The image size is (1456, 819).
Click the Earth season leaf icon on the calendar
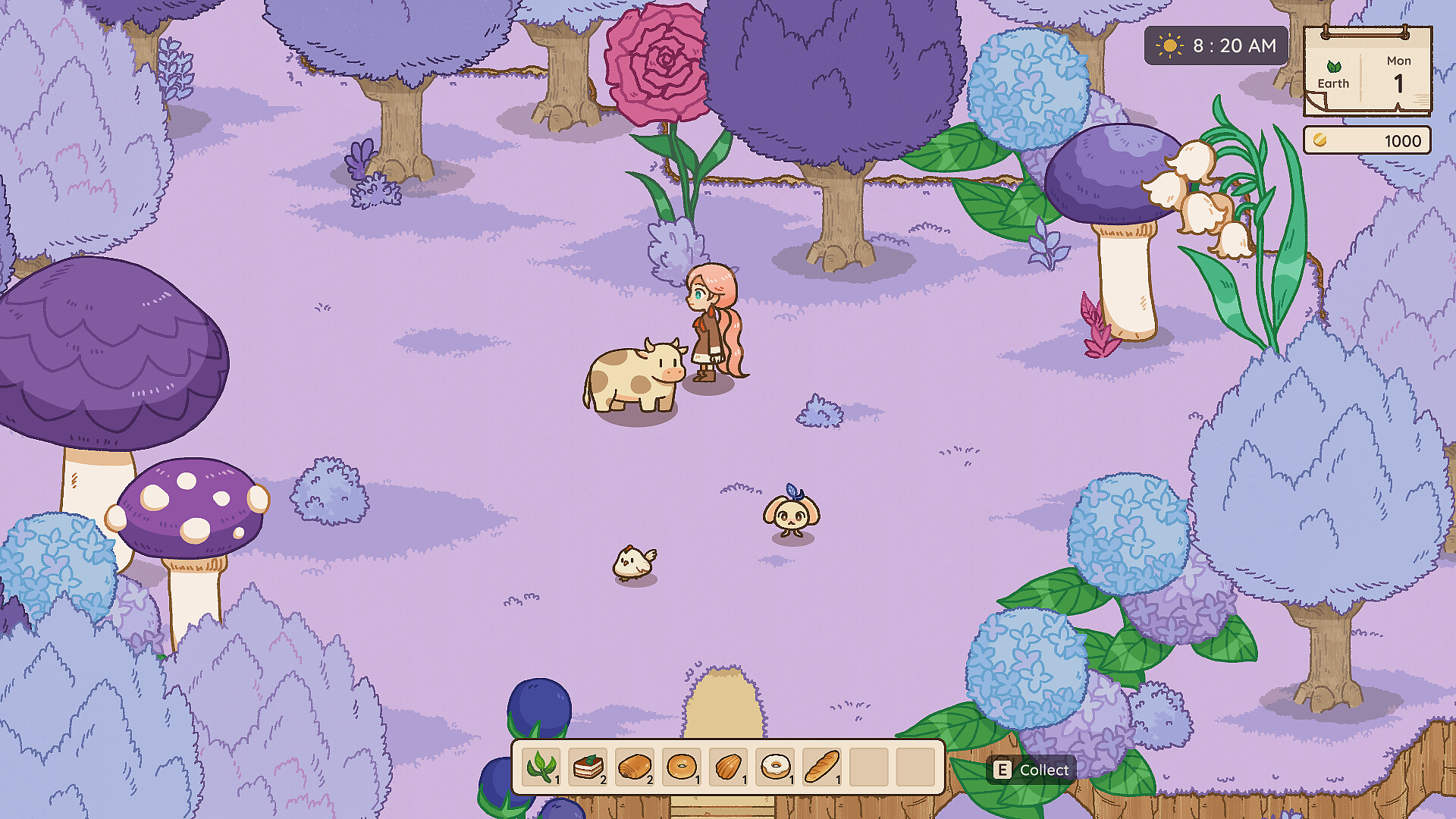1332,67
